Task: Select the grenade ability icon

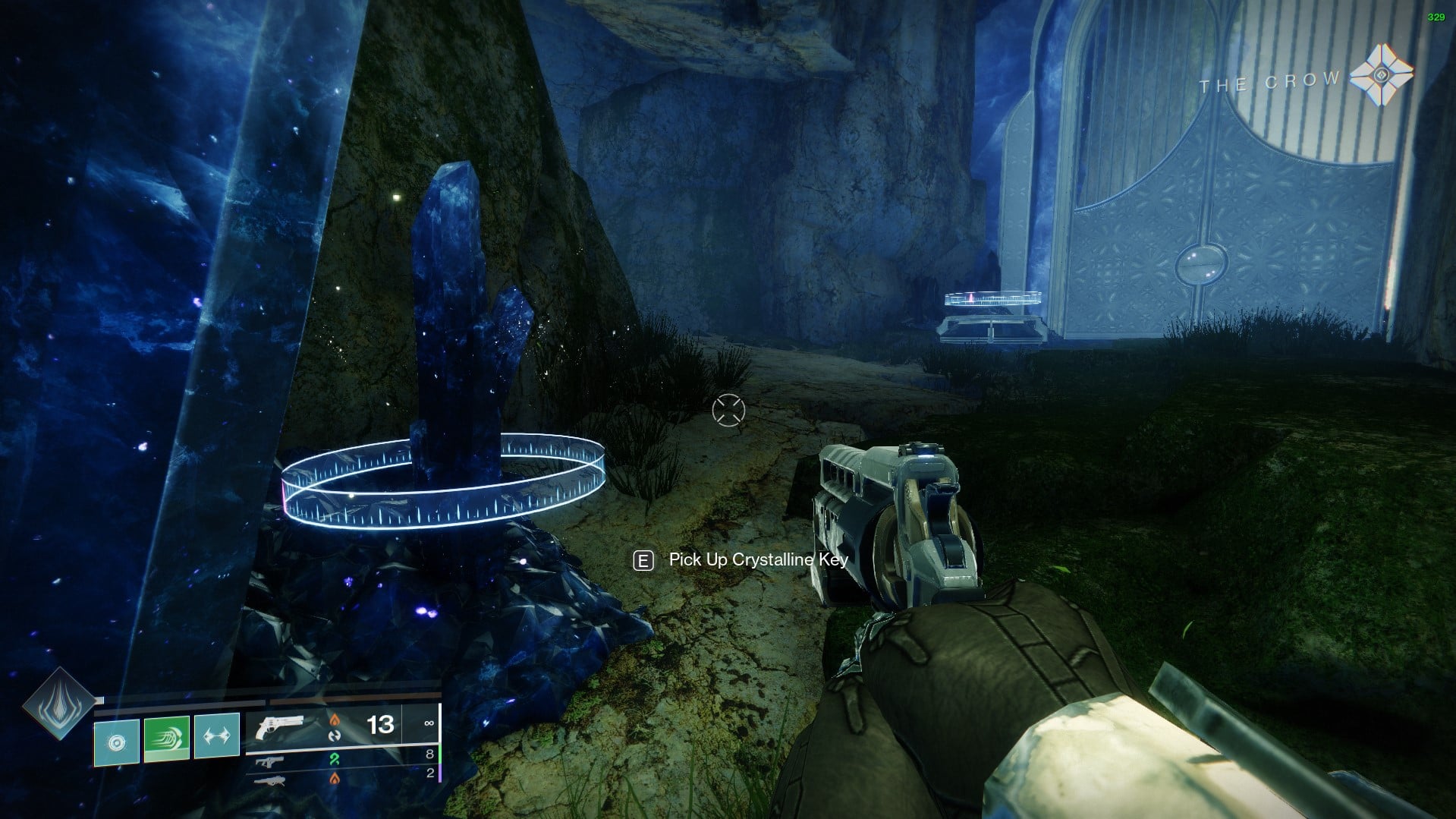Action: 116,741
